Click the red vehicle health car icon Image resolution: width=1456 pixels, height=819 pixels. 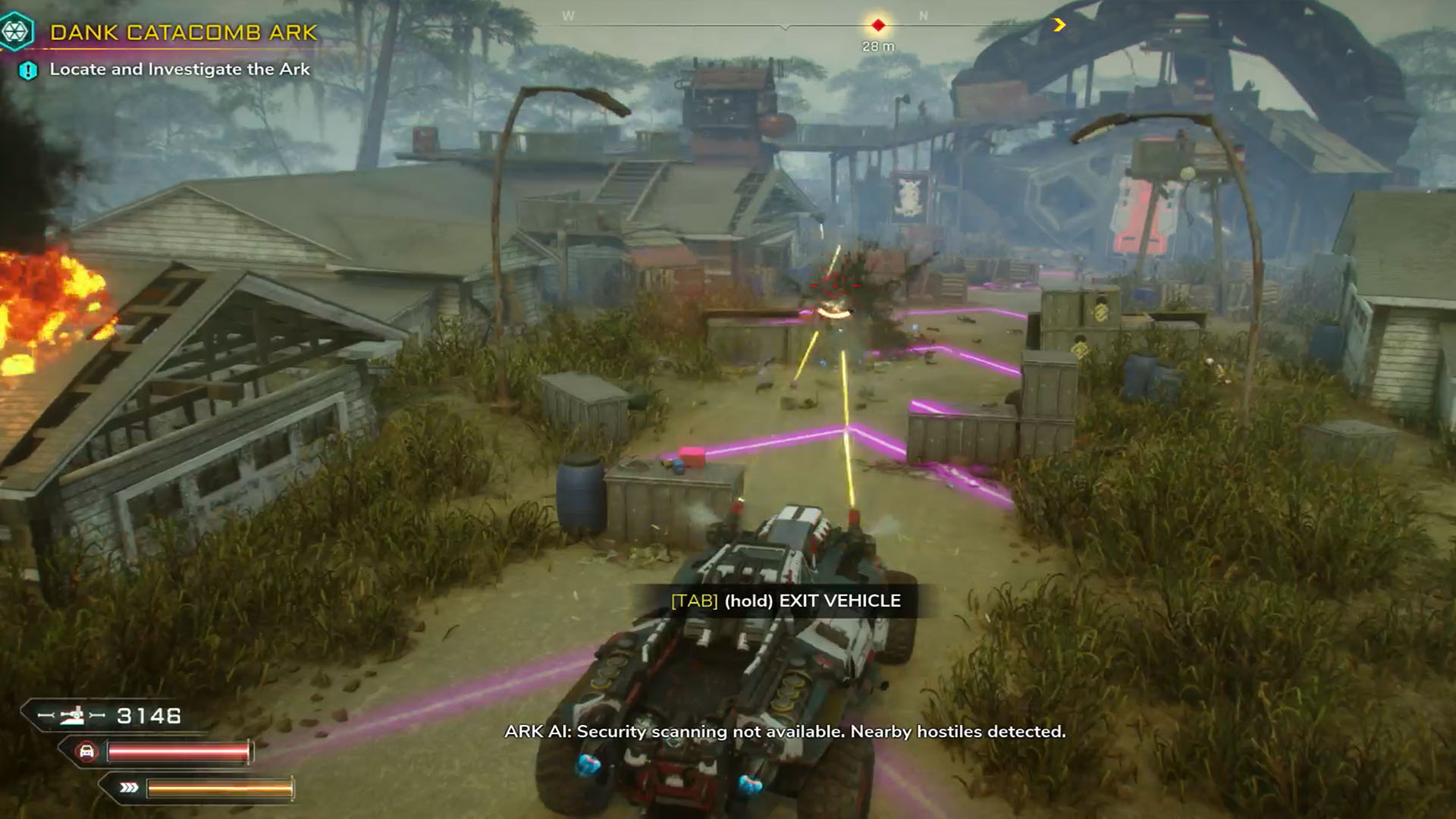coord(87,752)
